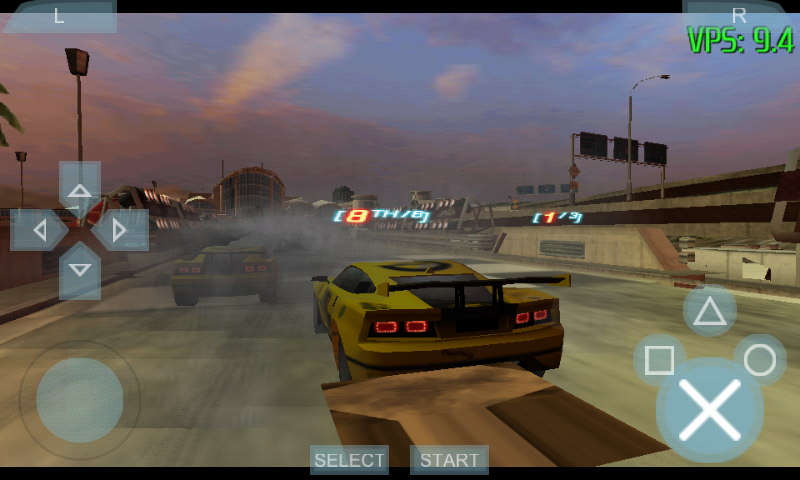Tap the L shoulder button
Screen dimensions: 800x480
point(58,15)
